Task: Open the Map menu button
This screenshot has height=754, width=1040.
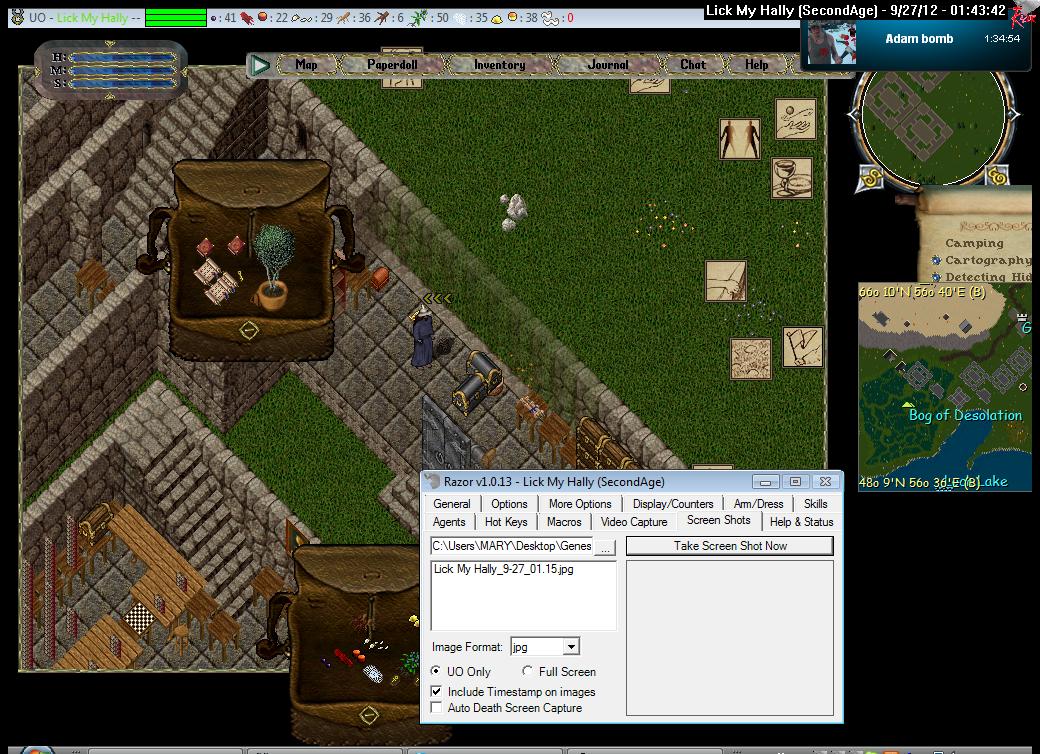Action: tap(306, 65)
